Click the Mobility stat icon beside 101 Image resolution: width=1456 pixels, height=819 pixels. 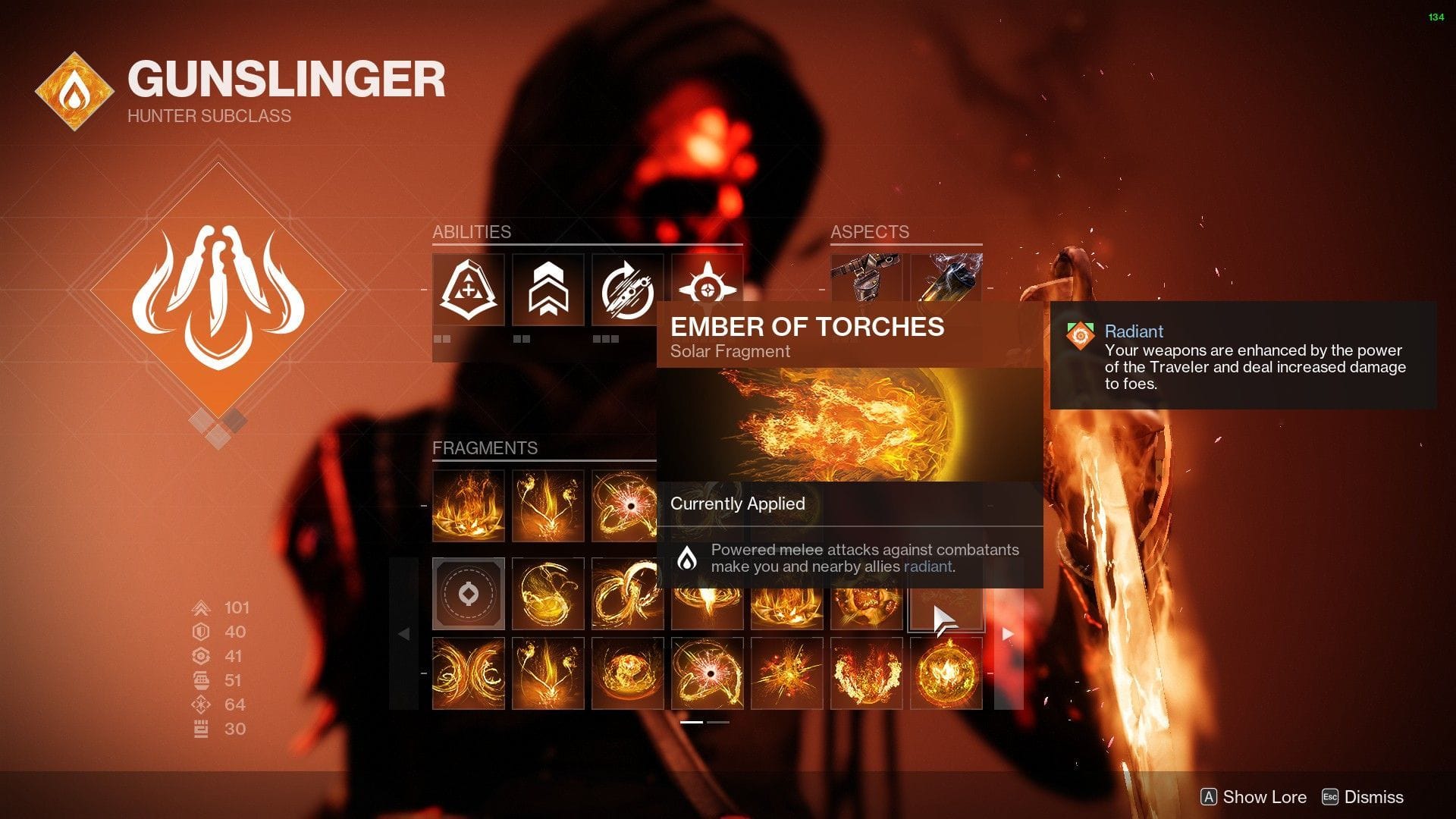tap(200, 607)
